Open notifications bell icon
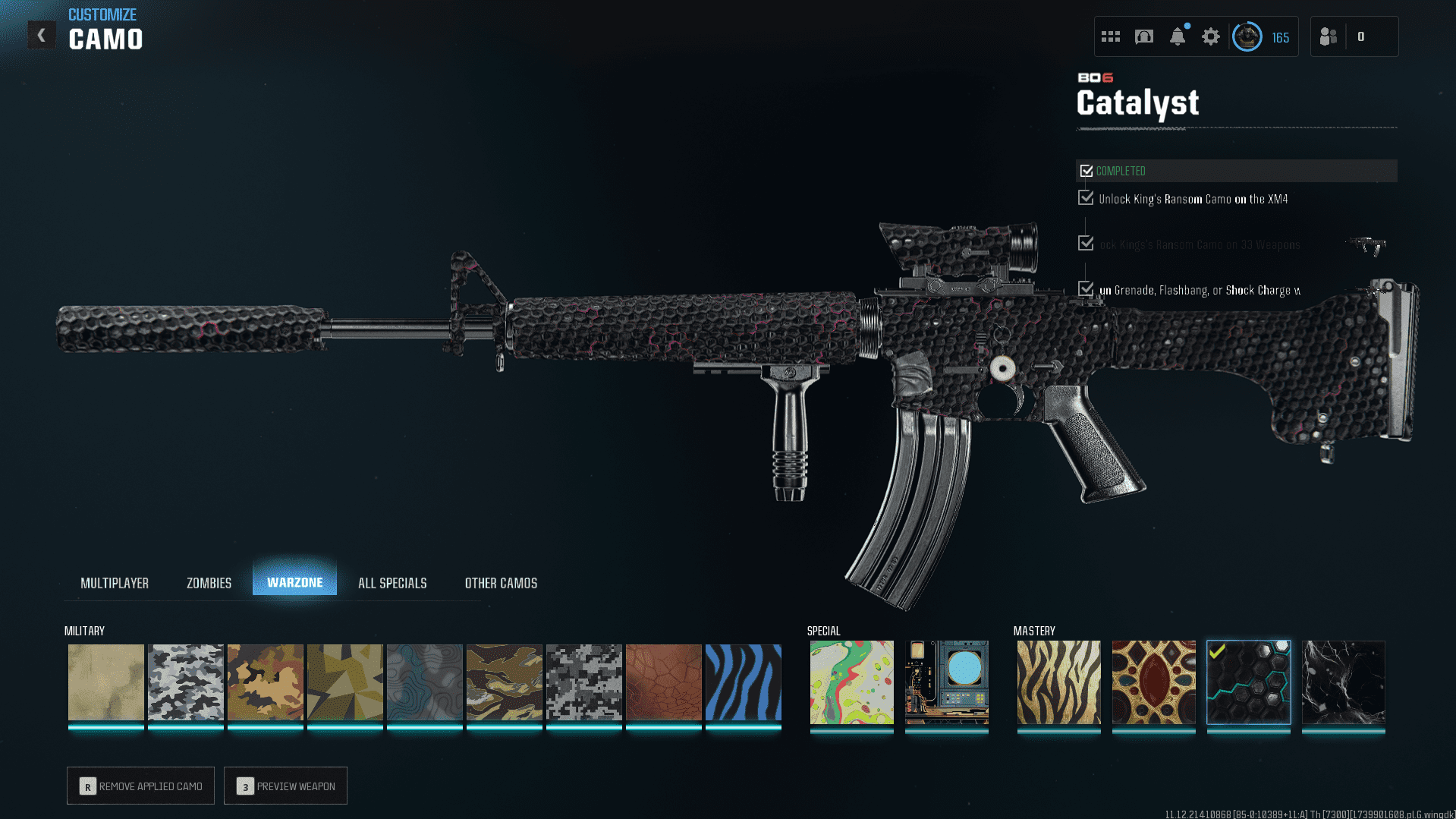 coord(1178,36)
